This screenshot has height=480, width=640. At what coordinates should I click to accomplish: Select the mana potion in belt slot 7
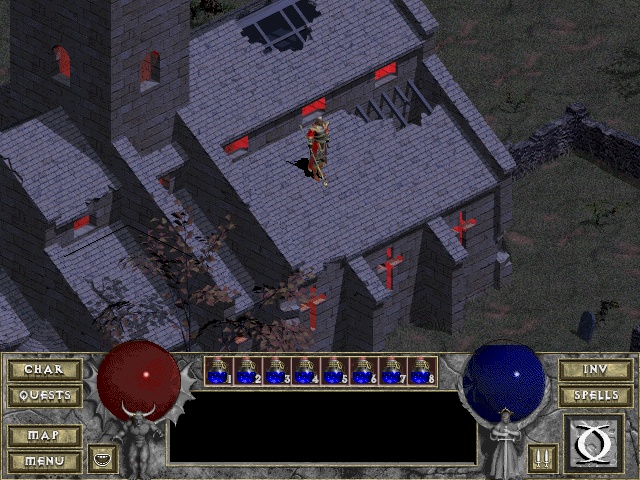394,371
